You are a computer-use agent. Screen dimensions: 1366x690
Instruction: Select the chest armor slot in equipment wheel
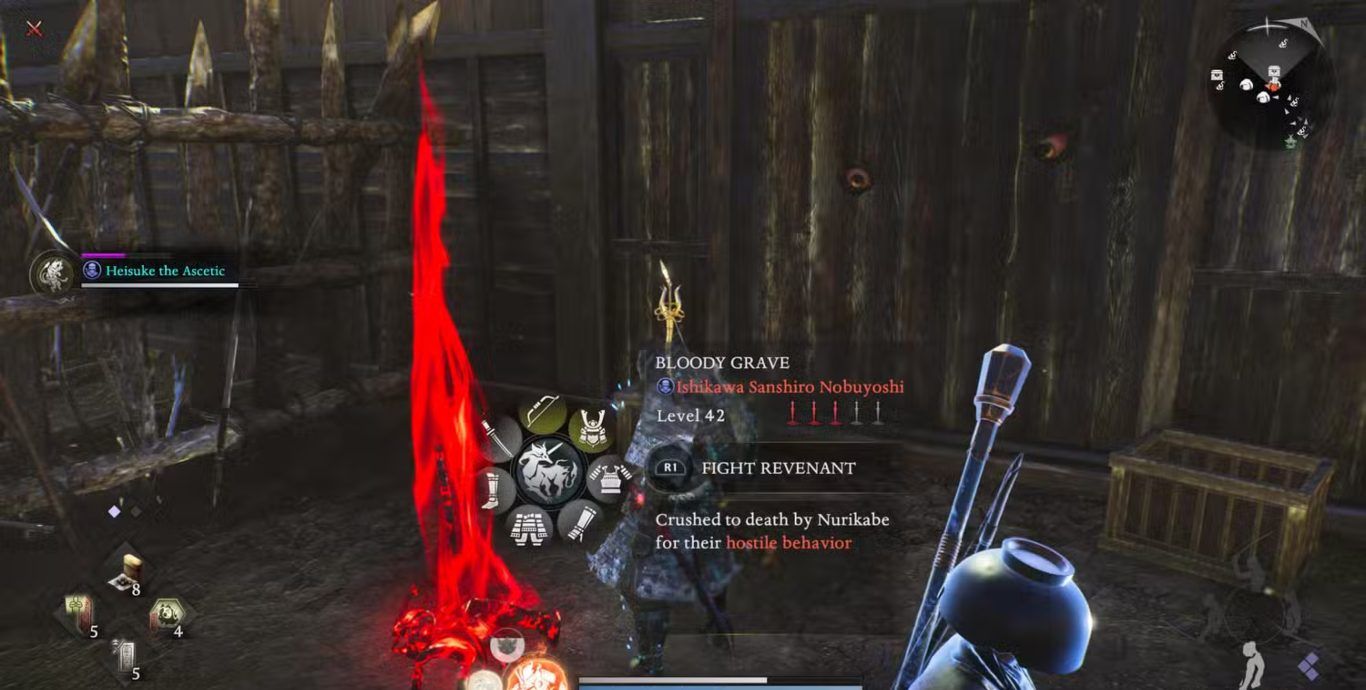606,477
